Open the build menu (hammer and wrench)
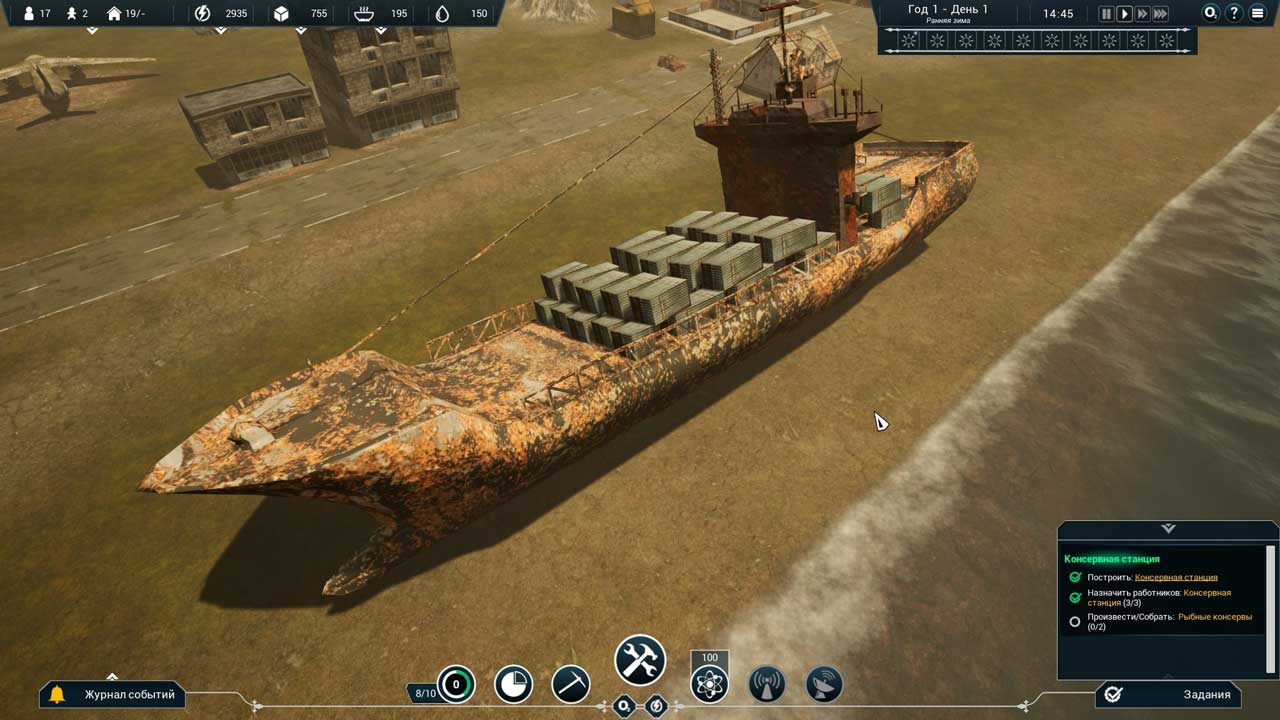Image resolution: width=1280 pixels, height=720 pixels. click(640, 660)
